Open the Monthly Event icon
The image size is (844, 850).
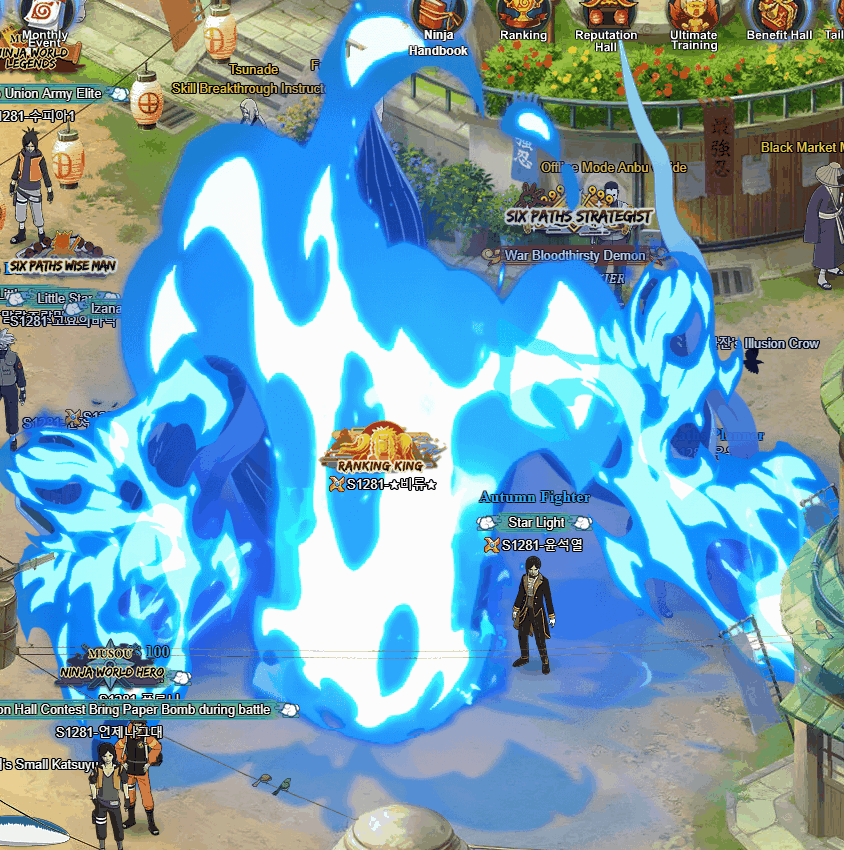[x=41, y=18]
